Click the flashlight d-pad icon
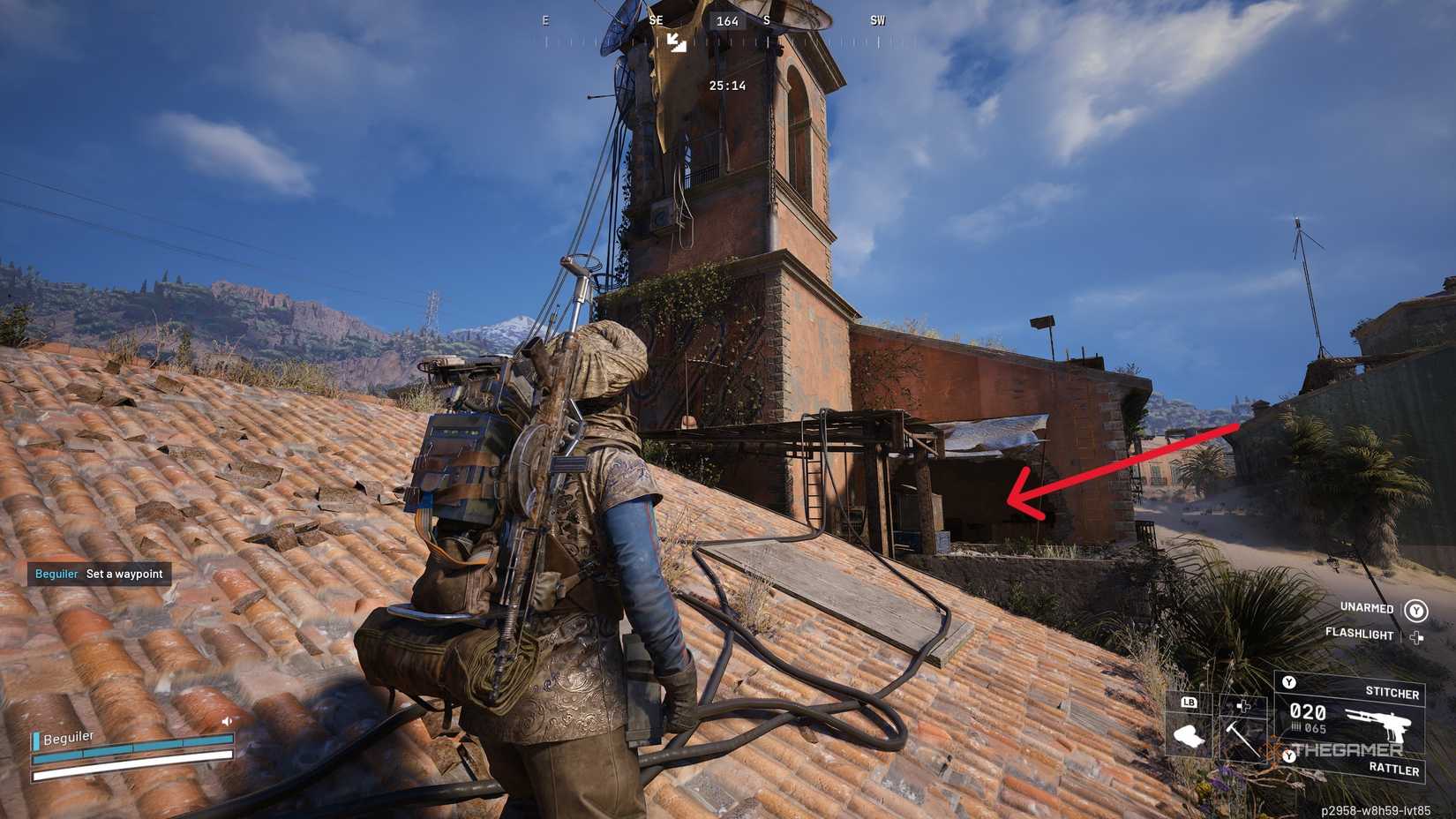 pyautogui.click(x=1416, y=636)
